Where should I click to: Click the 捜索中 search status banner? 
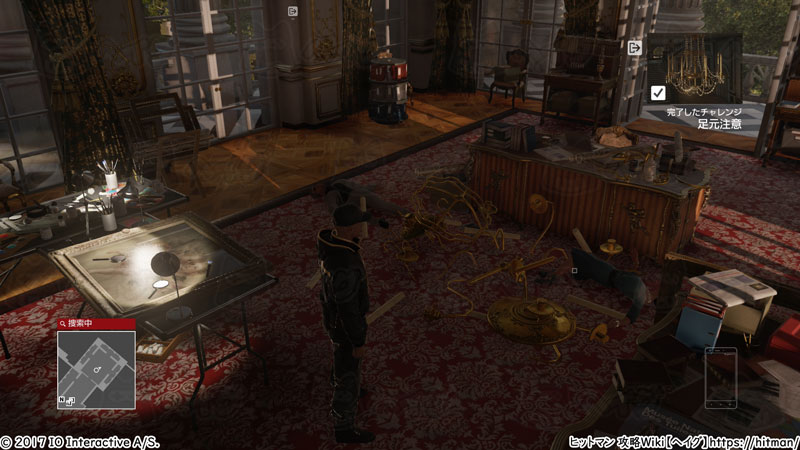(x=96, y=324)
